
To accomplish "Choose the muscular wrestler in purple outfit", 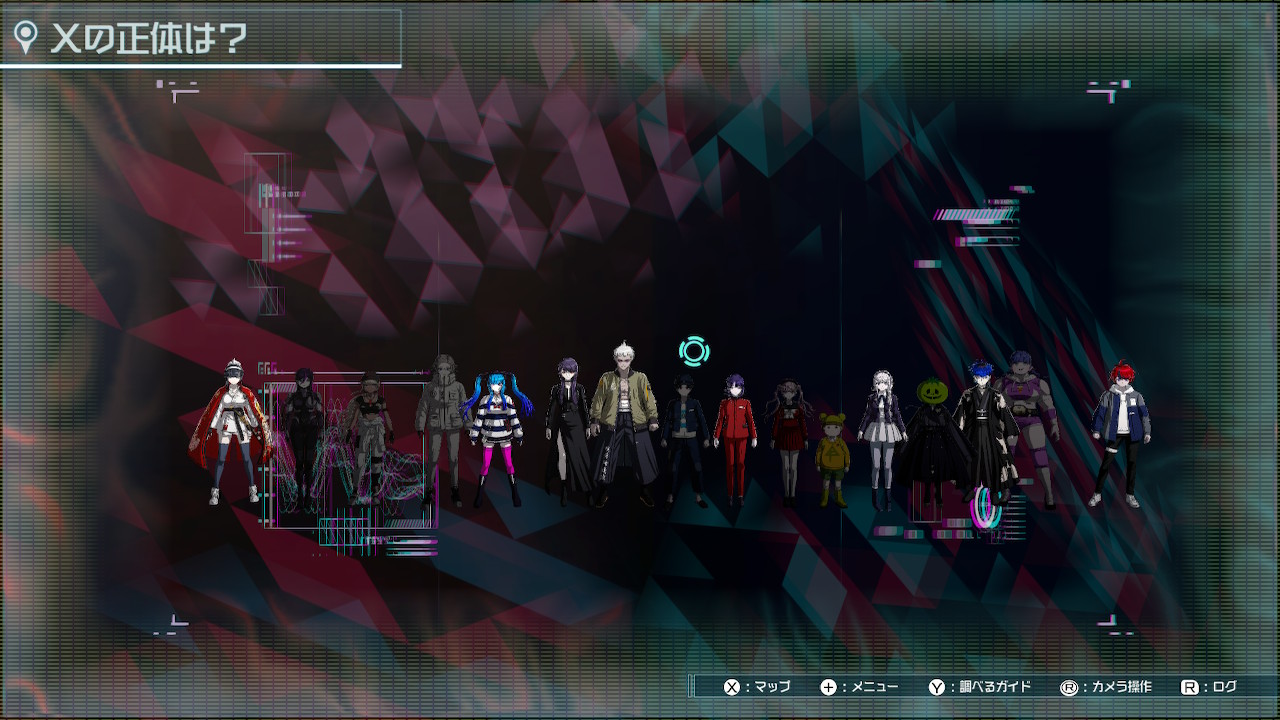I will click(1028, 425).
